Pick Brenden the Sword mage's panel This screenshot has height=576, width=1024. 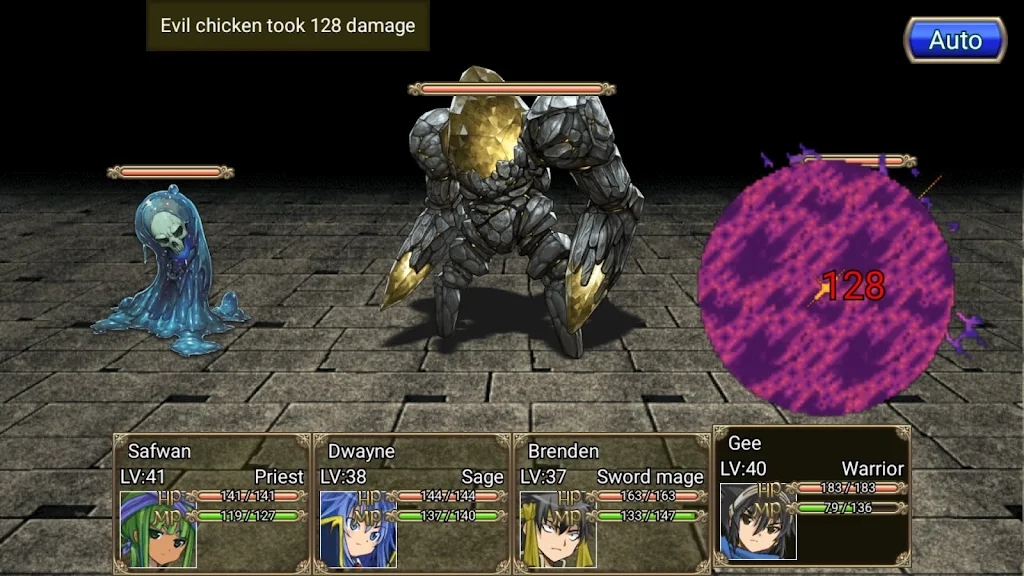pyautogui.click(x=611, y=503)
